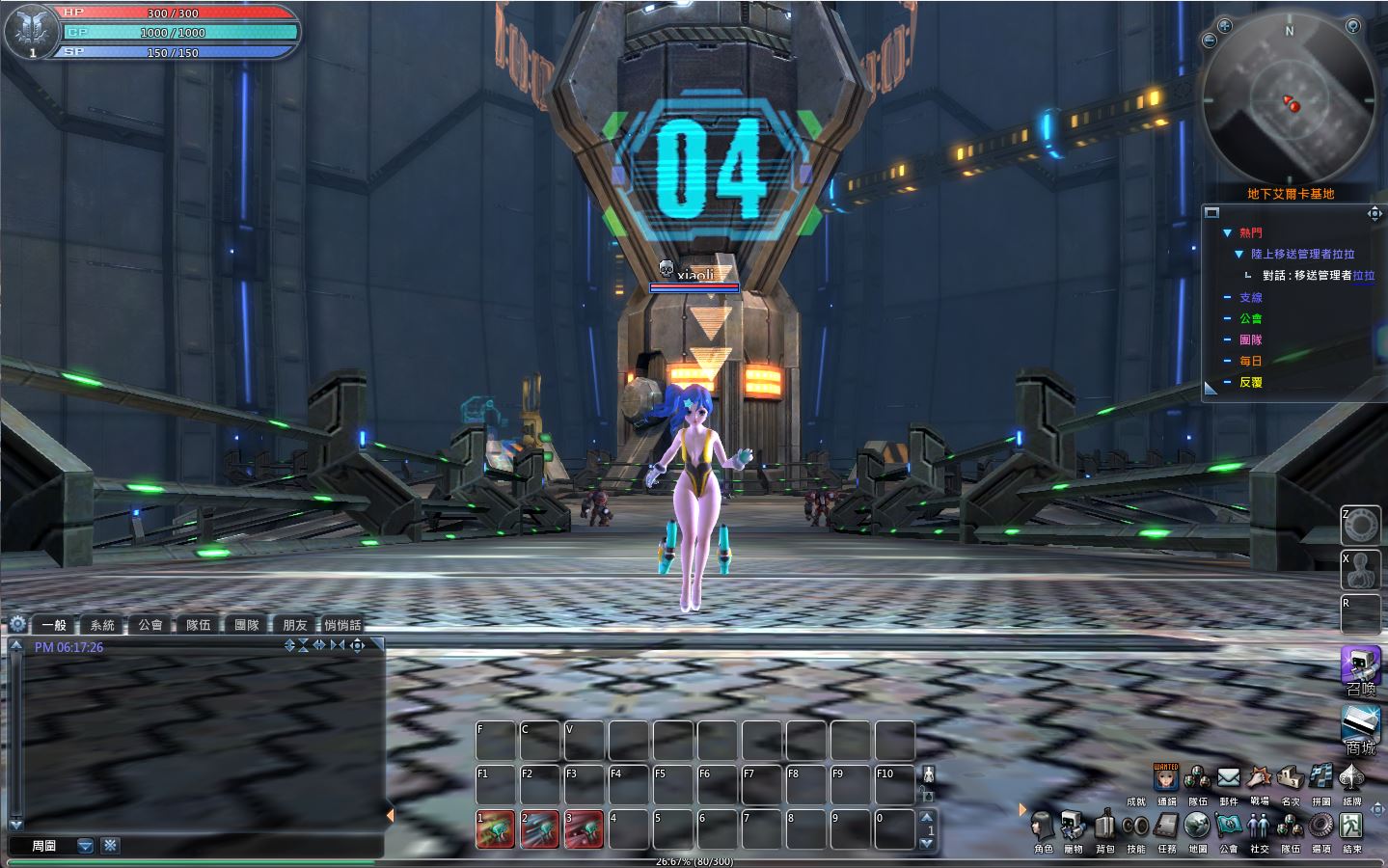Image resolution: width=1388 pixels, height=868 pixels.
Task: Zoom in the minimap with plus button
Action: [1225, 27]
